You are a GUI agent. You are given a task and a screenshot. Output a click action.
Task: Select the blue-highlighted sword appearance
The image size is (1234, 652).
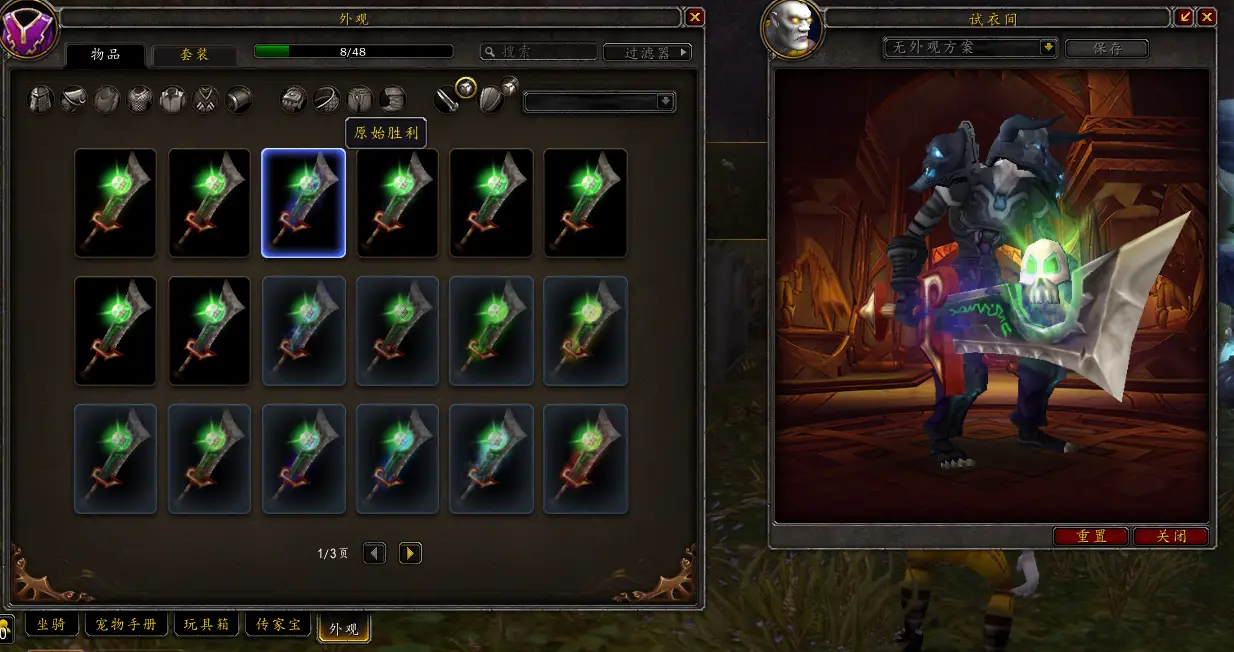pyautogui.click(x=304, y=203)
